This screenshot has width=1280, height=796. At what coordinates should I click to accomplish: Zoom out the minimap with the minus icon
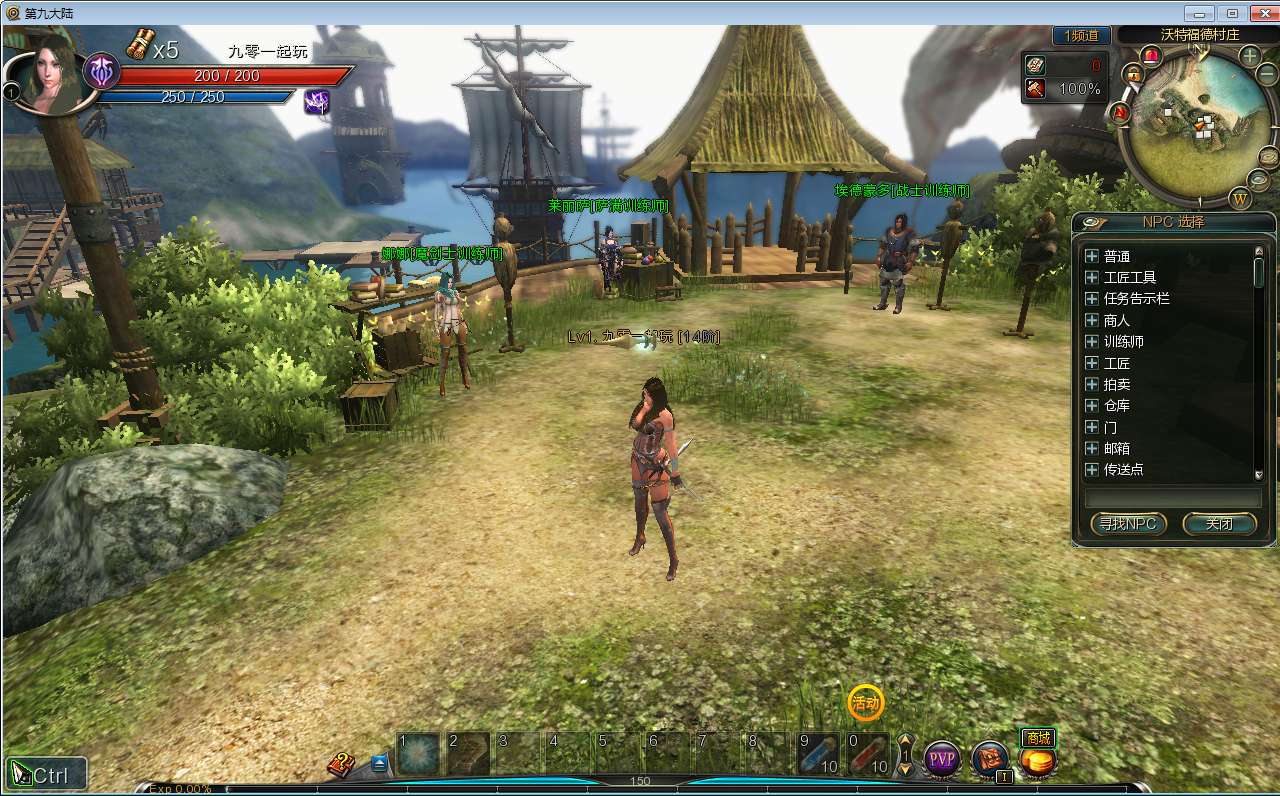click(1265, 74)
